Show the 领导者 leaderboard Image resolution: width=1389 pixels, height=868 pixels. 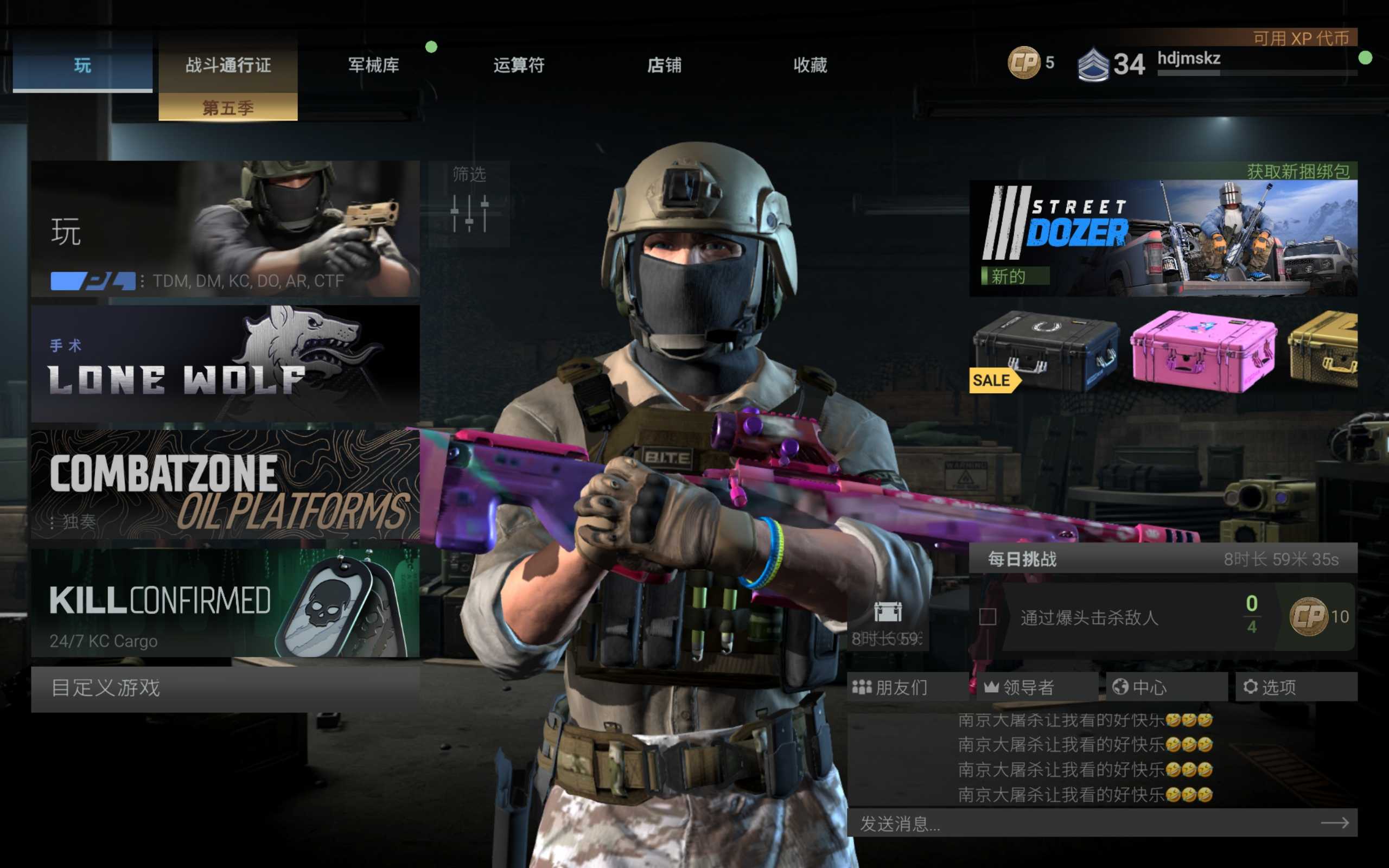pos(1036,687)
